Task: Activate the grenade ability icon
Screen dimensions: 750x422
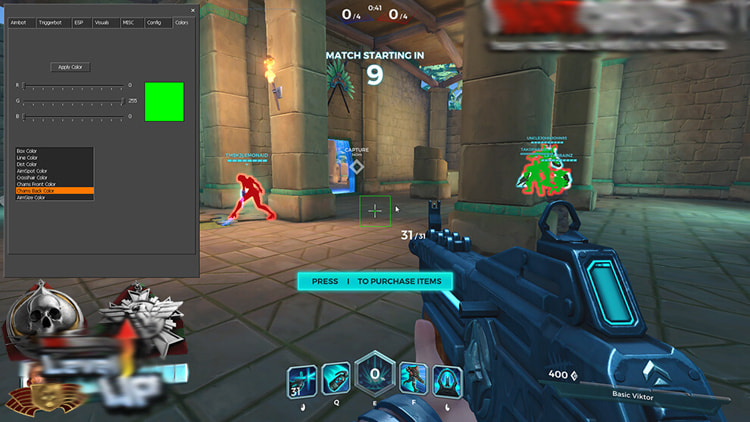Action: point(335,377)
